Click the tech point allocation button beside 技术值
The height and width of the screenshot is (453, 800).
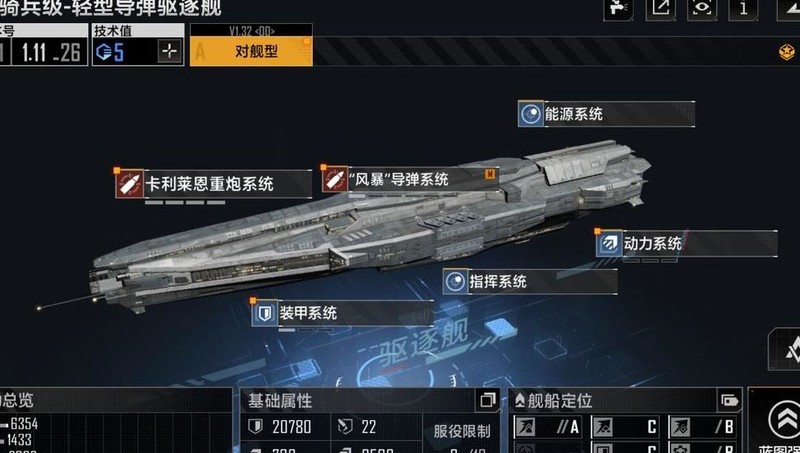[x=170, y=52]
